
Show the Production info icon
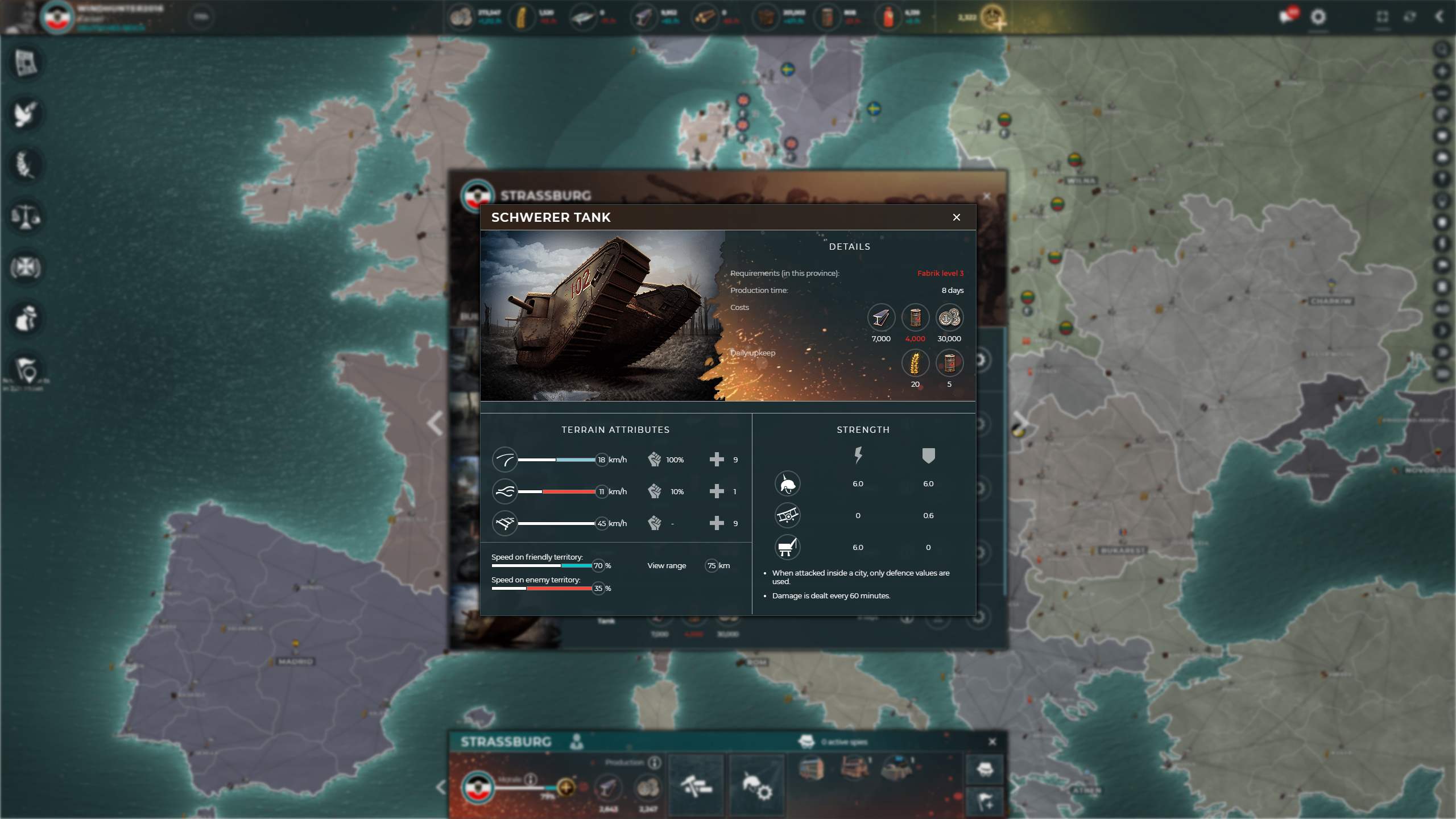pyautogui.click(x=655, y=762)
